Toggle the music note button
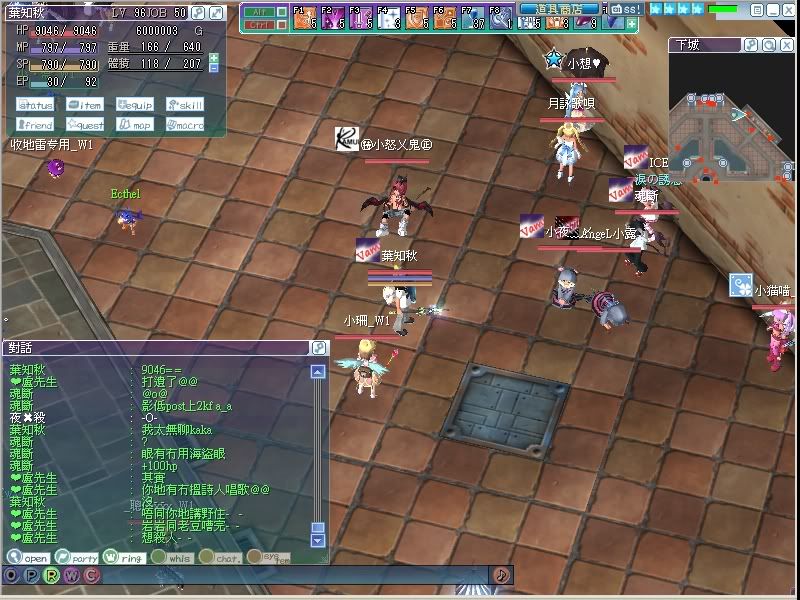This screenshot has width=800, height=600. (502, 575)
